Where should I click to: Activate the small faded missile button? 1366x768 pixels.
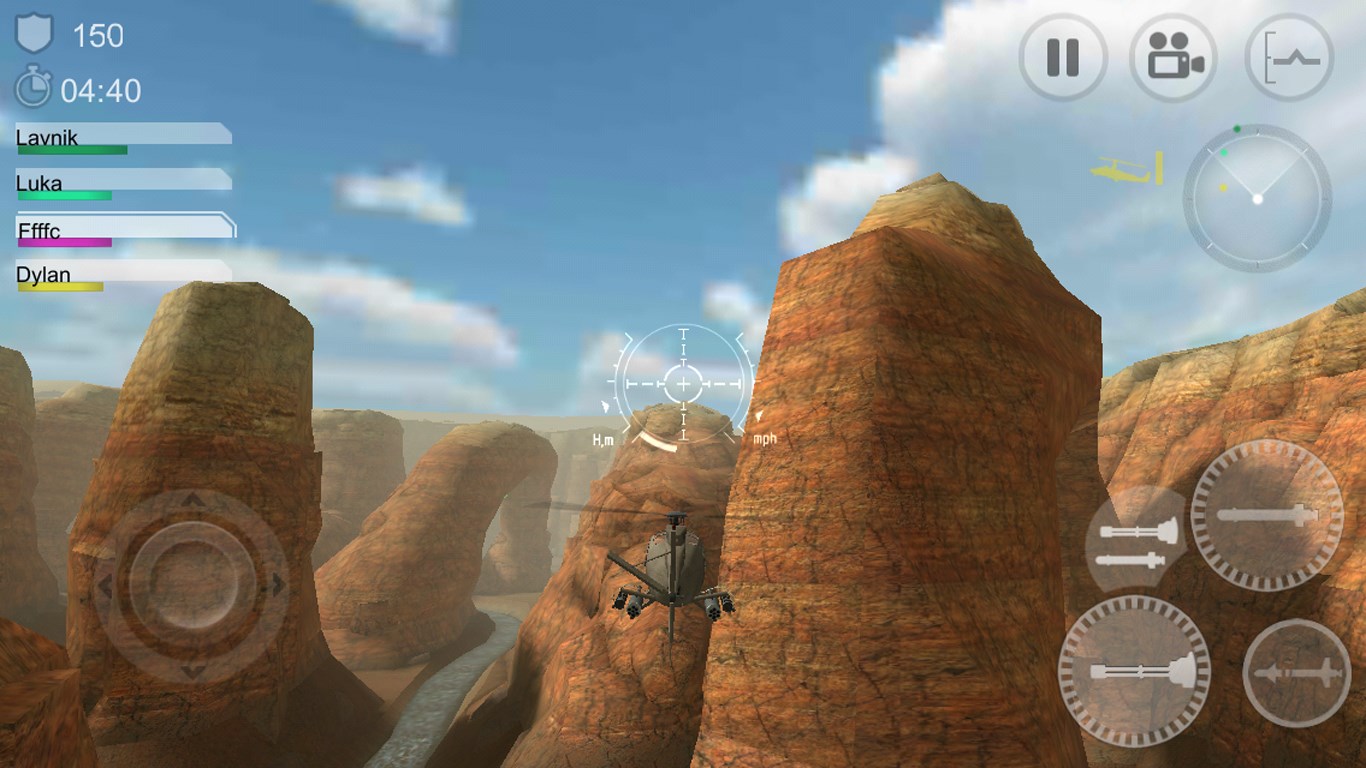[1296, 673]
